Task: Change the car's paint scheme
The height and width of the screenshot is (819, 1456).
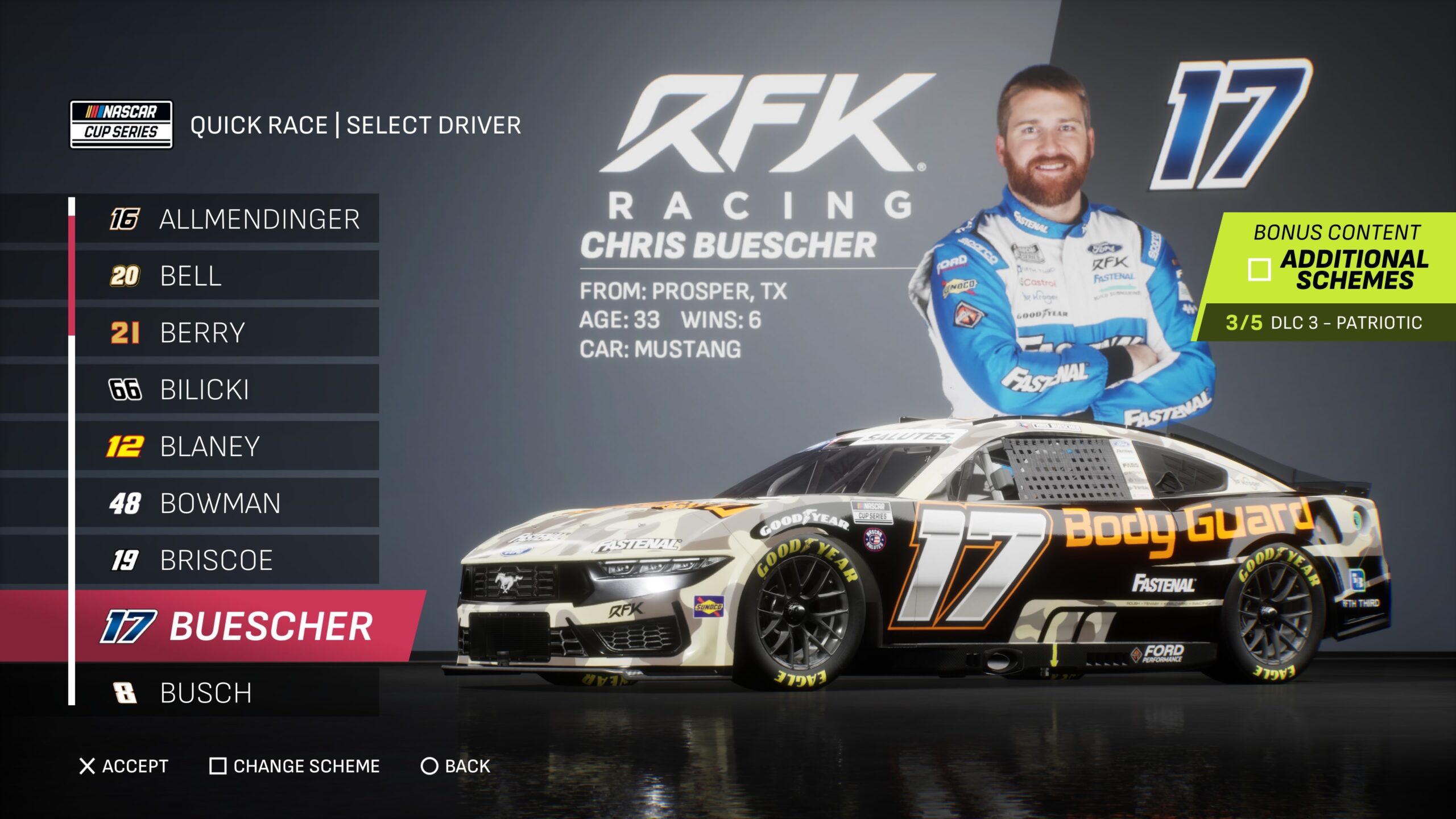Action: pos(295,766)
